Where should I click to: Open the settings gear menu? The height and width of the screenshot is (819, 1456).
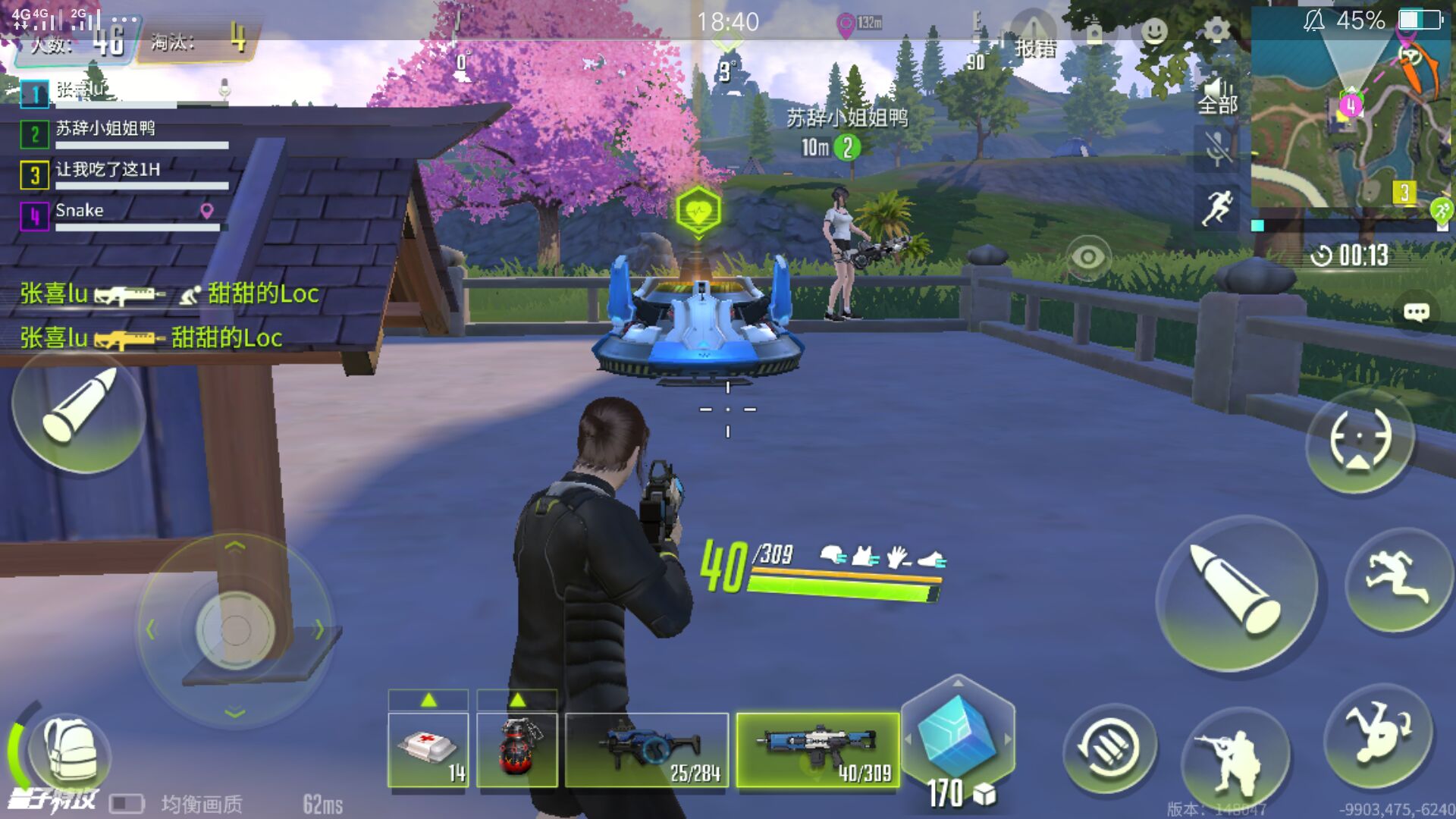pyautogui.click(x=1216, y=31)
